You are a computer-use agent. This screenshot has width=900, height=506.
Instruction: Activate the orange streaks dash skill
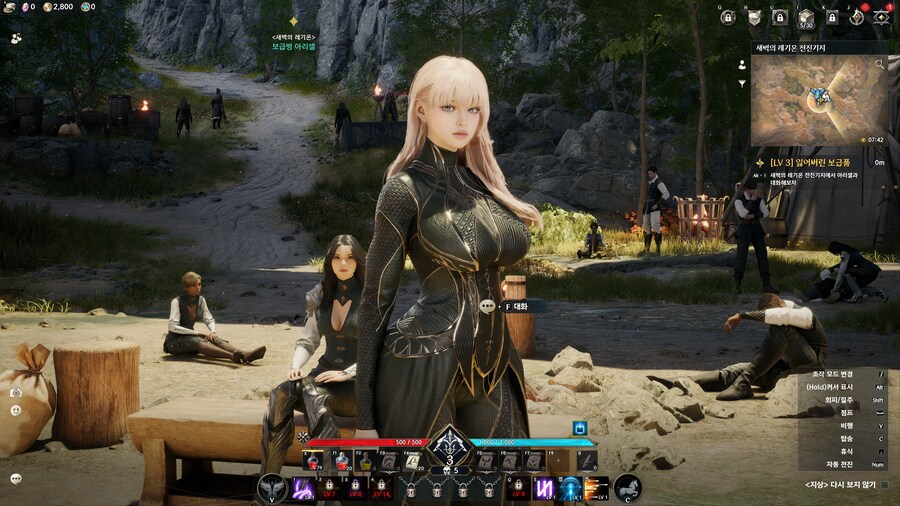(597, 489)
